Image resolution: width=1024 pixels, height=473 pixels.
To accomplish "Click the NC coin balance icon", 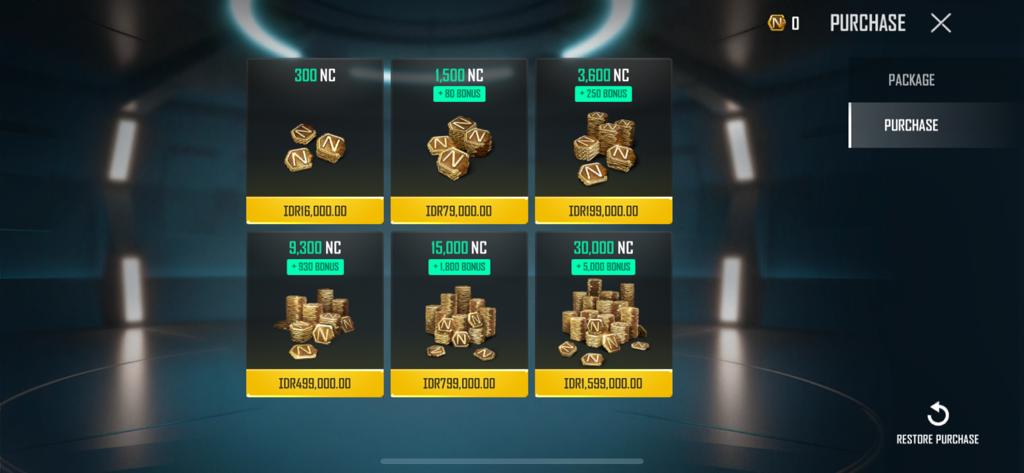I will (x=776, y=23).
